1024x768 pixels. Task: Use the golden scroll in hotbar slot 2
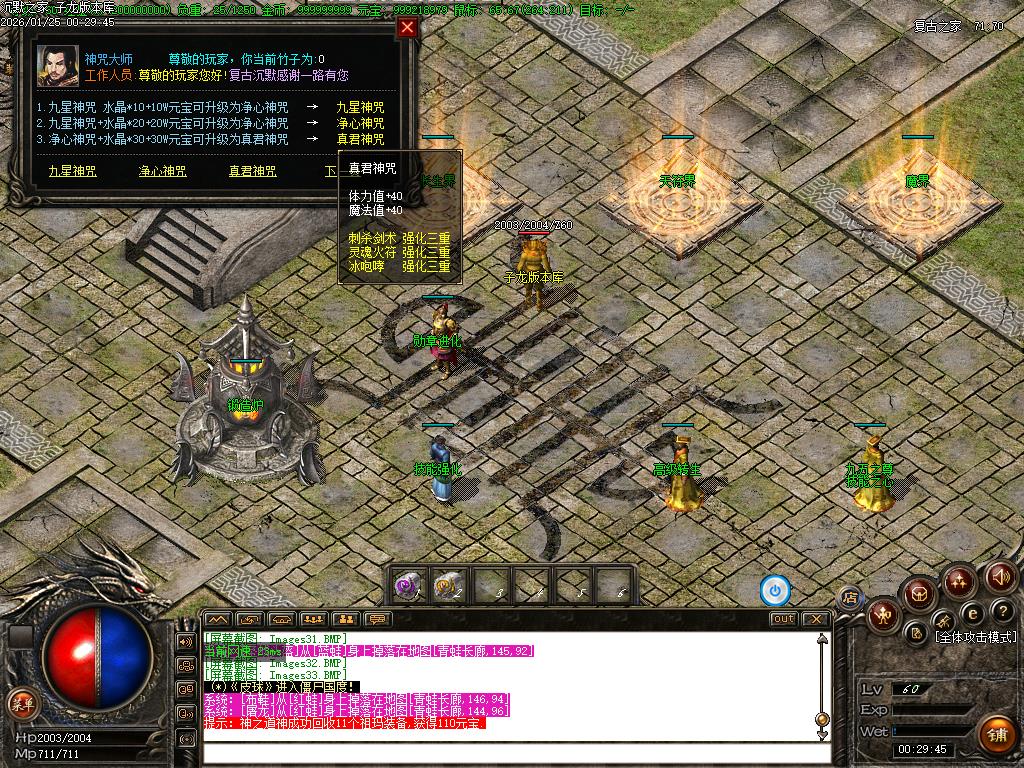[x=447, y=585]
